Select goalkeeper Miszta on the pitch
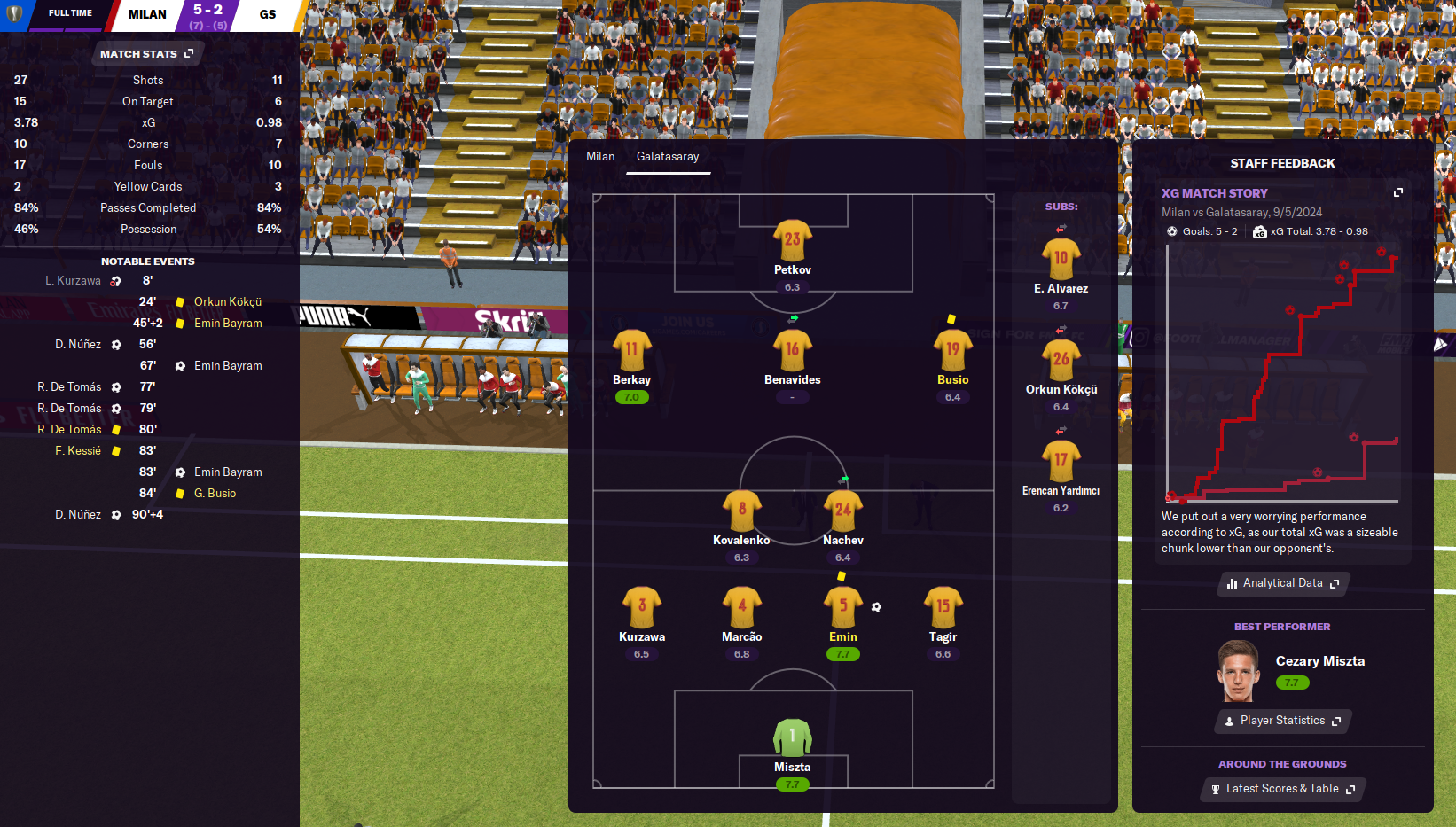Image resolution: width=1456 pixels, height=827 pixels. (x=792, y=737)
